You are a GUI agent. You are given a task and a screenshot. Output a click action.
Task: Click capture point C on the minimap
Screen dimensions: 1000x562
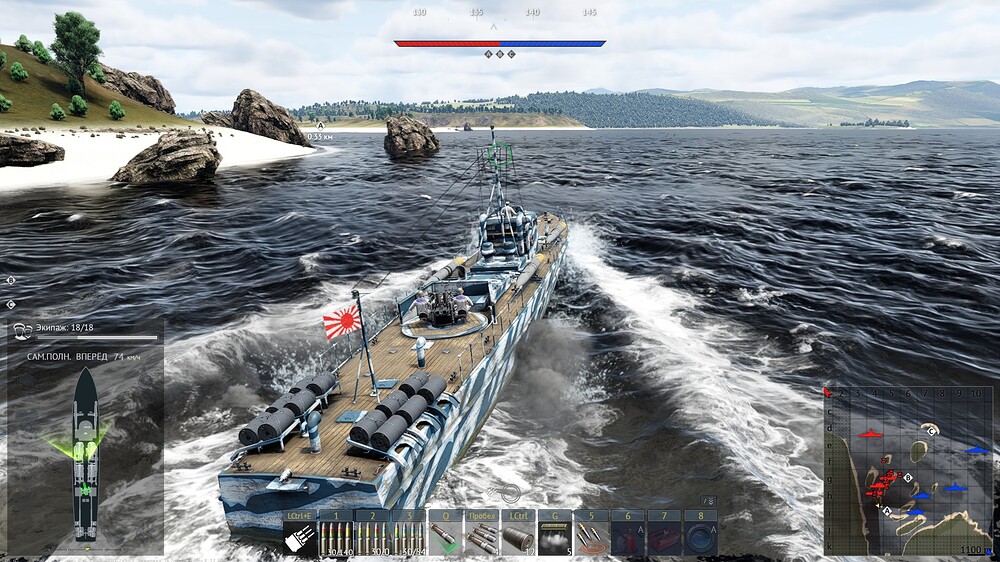(x=932, y=430)
